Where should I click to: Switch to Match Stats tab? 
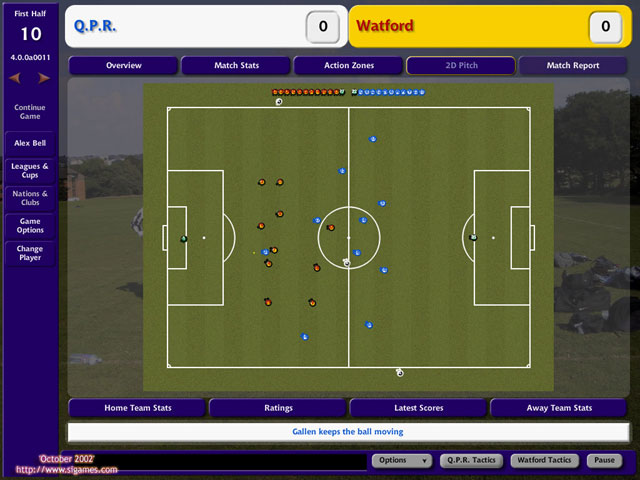(x=236, y=66)
